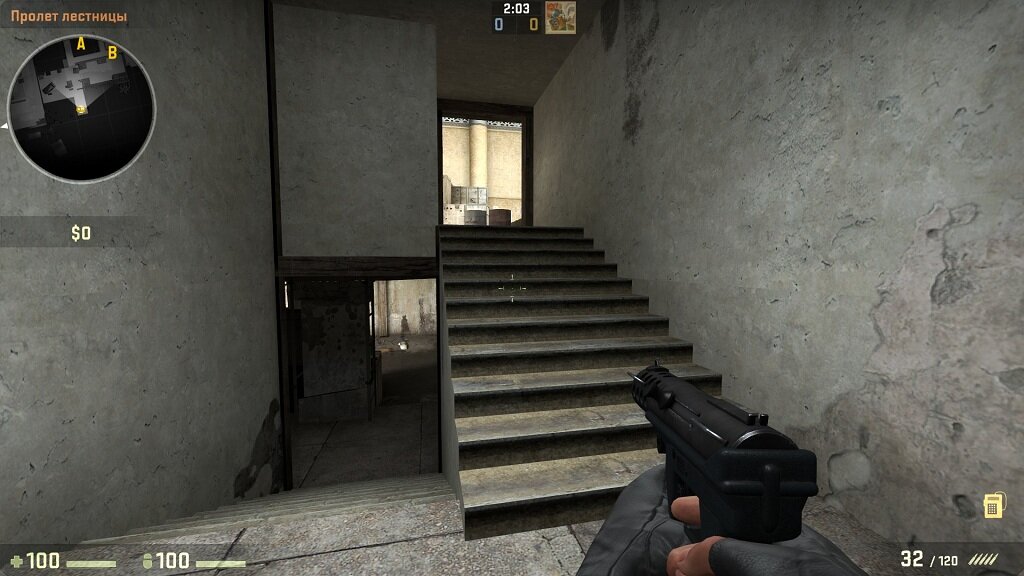The height and width of the screenshot is (576, 1024).
Task: Click the circular radar minimap
Action: point(81,108)
